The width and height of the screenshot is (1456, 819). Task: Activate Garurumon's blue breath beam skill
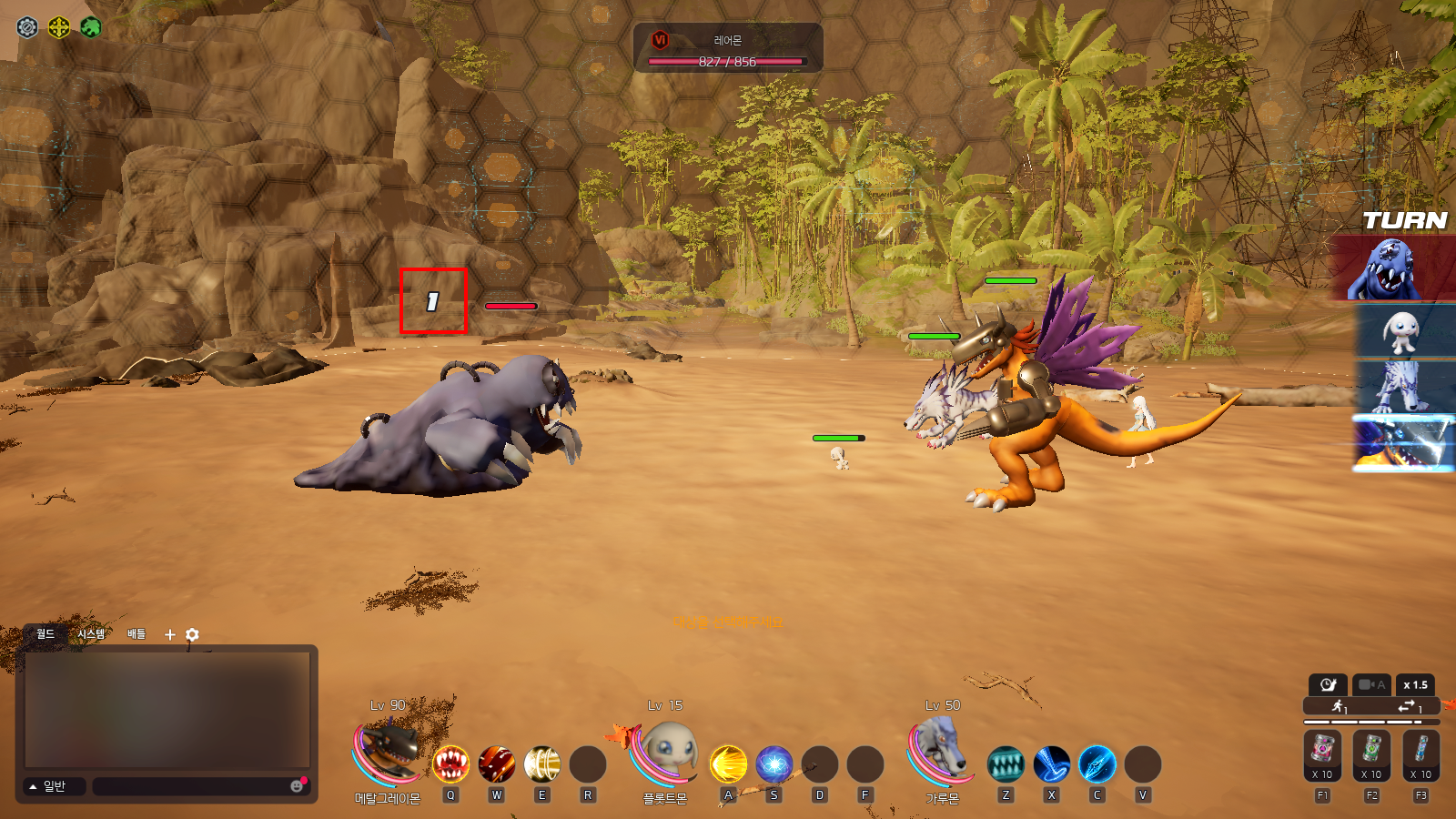(x=1052, y=764)
